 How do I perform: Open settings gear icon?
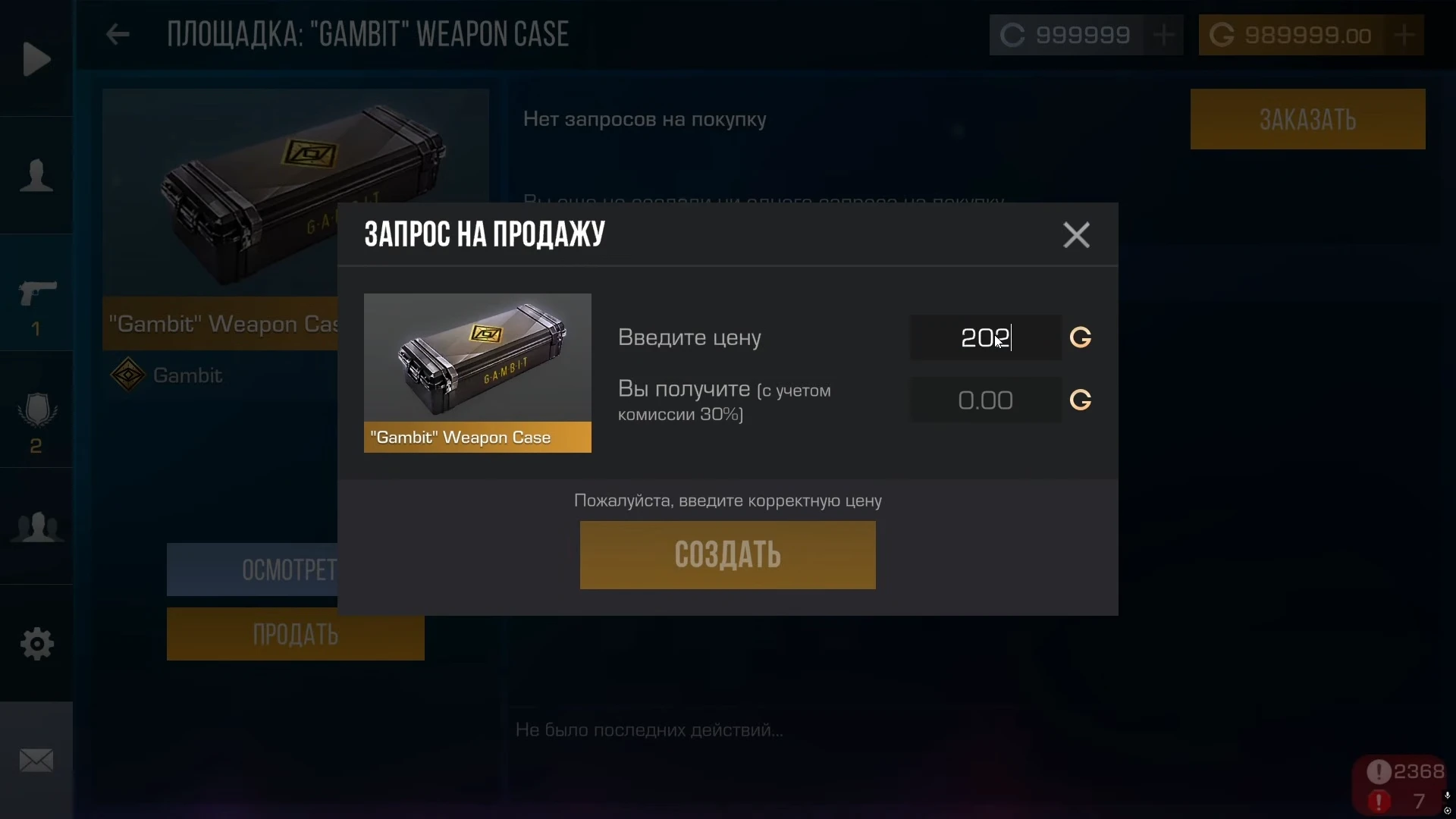tap(36, 644)
